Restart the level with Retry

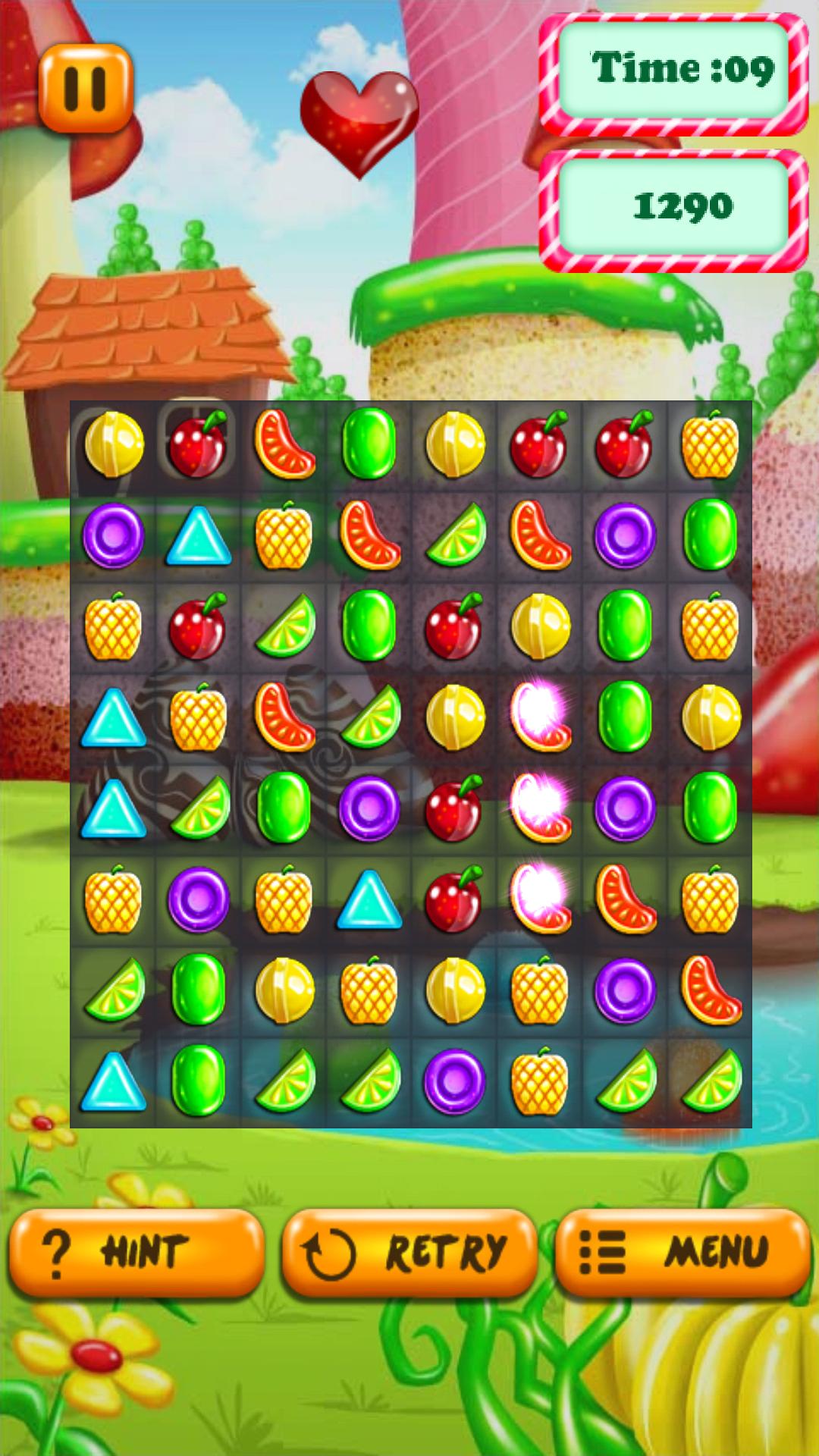409,1251
